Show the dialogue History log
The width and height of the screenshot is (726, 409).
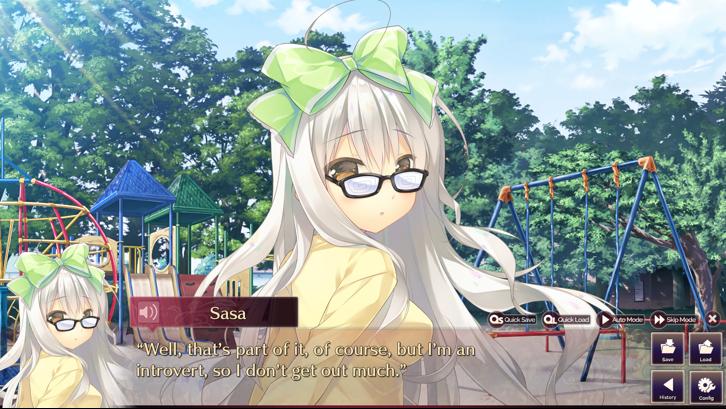coord(667,387)
